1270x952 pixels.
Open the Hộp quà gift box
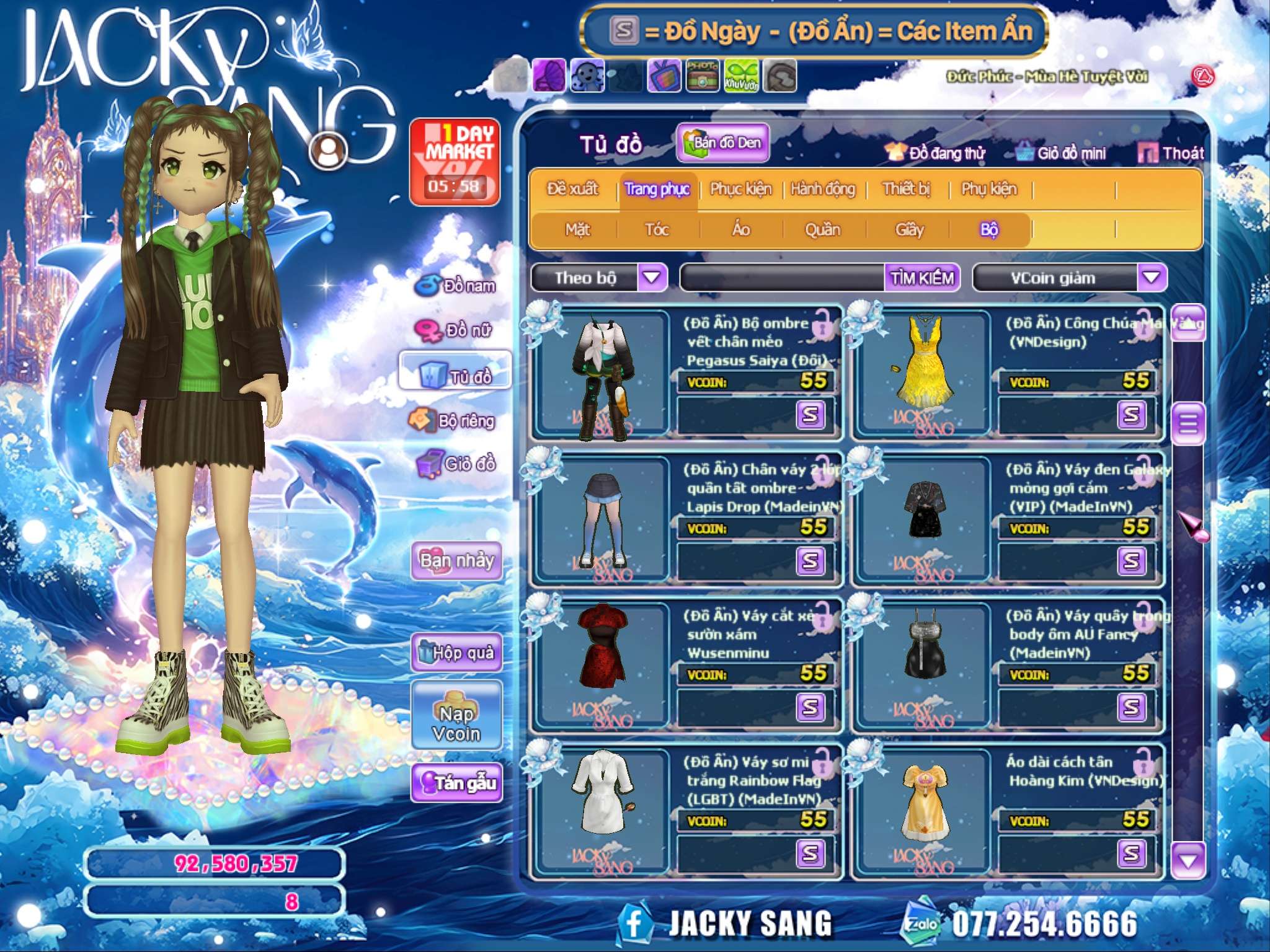pyautogui.click(x=457, y=652)
